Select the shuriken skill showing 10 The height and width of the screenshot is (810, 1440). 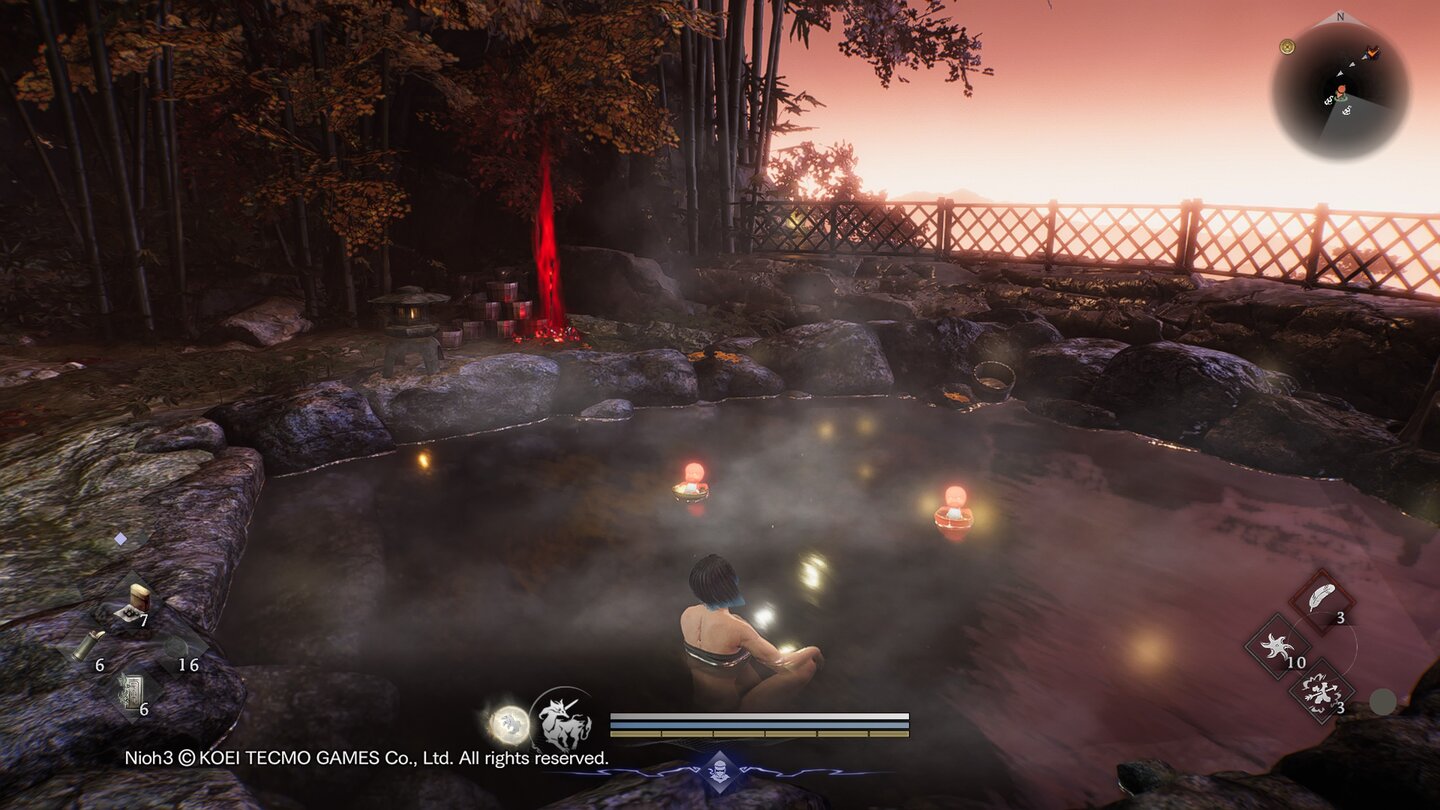pos(1276,644)
